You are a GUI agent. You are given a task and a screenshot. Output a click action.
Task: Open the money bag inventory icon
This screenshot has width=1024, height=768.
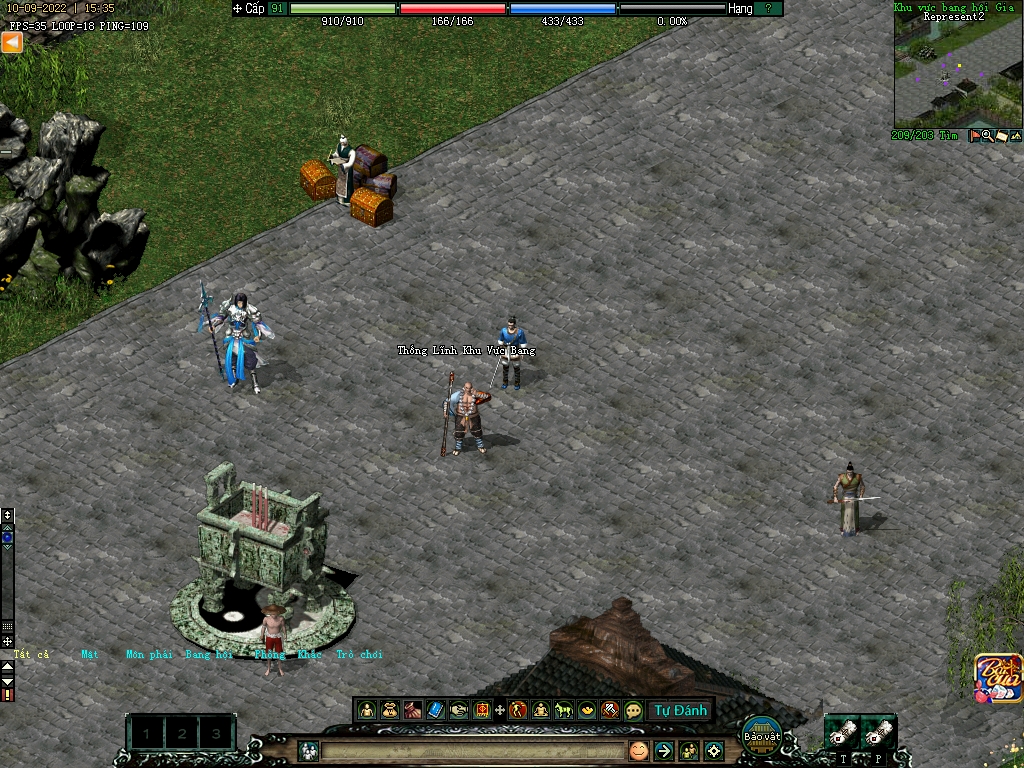tap(390, 710)
